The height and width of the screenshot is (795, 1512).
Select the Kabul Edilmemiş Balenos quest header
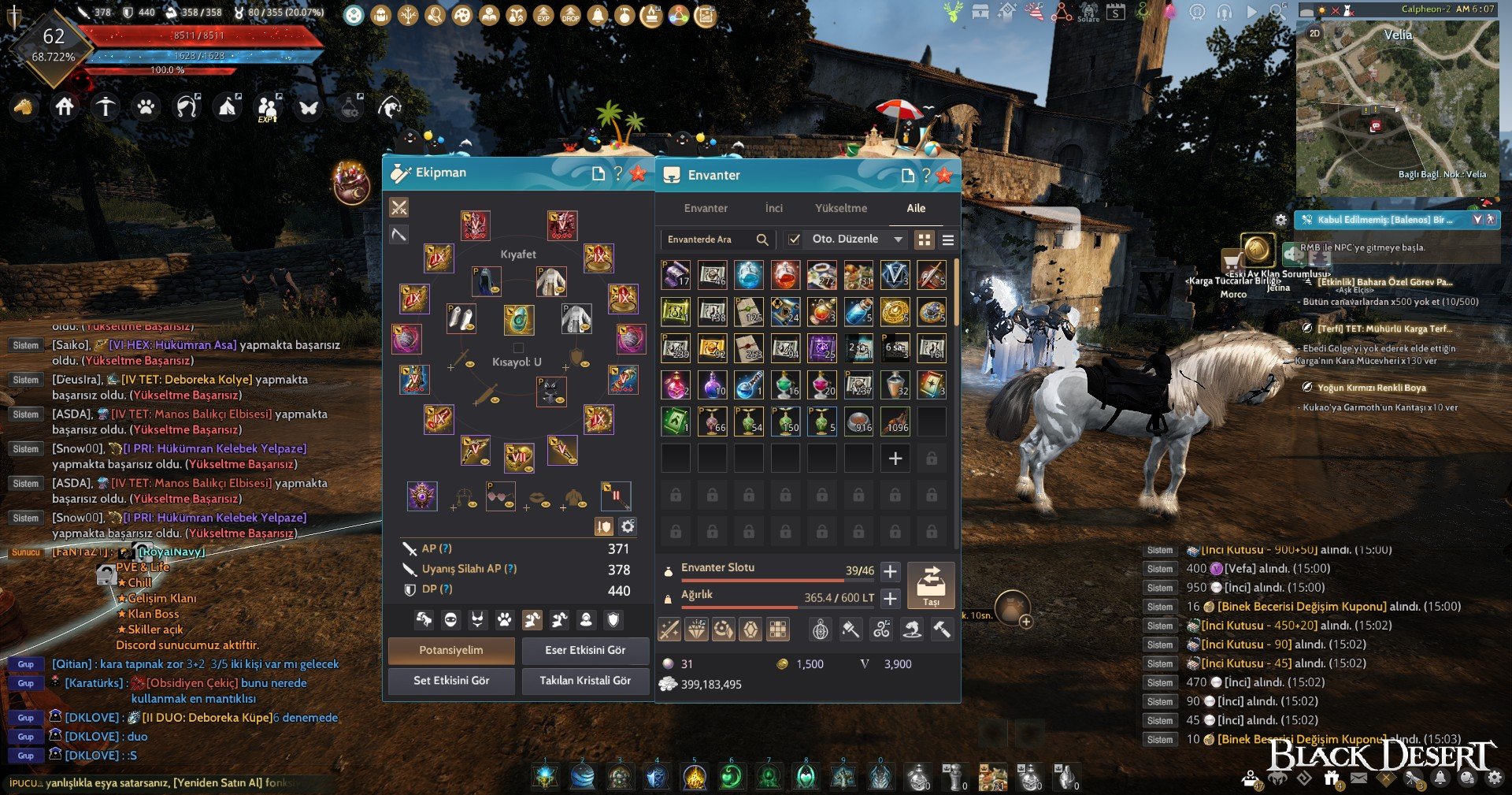pos(1384,220)
